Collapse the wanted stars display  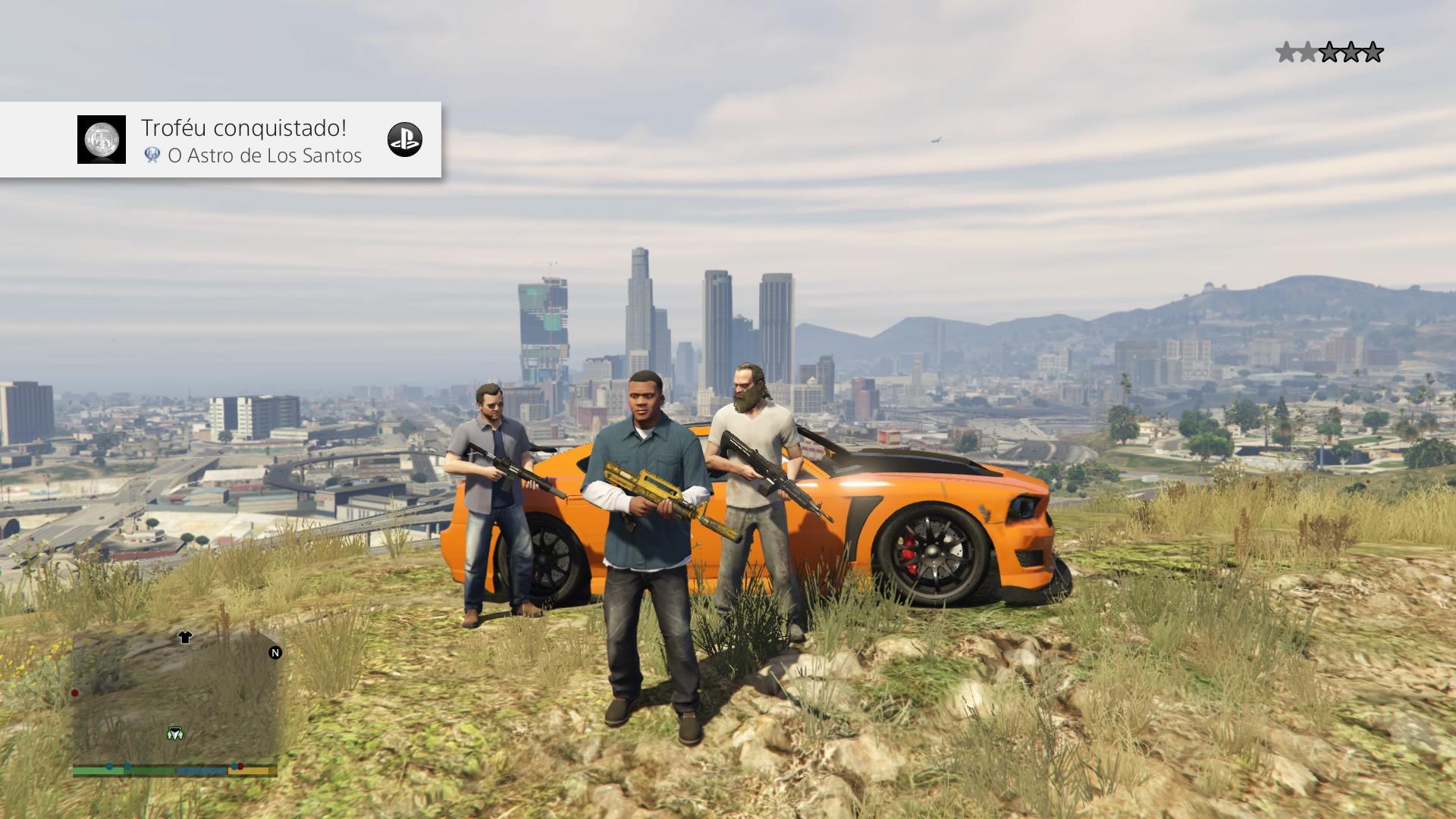point(1329,52)
